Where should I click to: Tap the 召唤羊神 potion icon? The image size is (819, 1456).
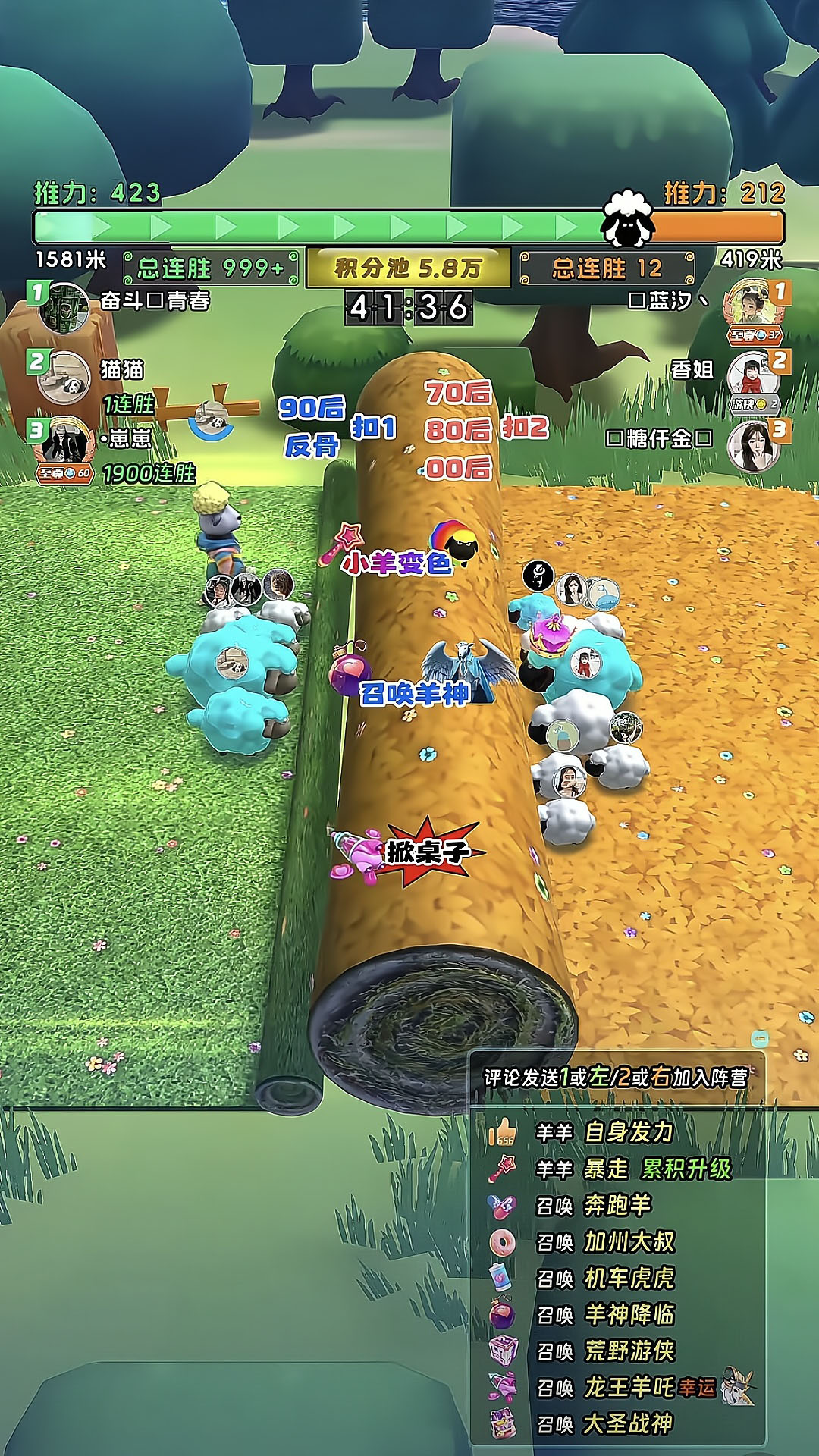[x=349, y=670]
